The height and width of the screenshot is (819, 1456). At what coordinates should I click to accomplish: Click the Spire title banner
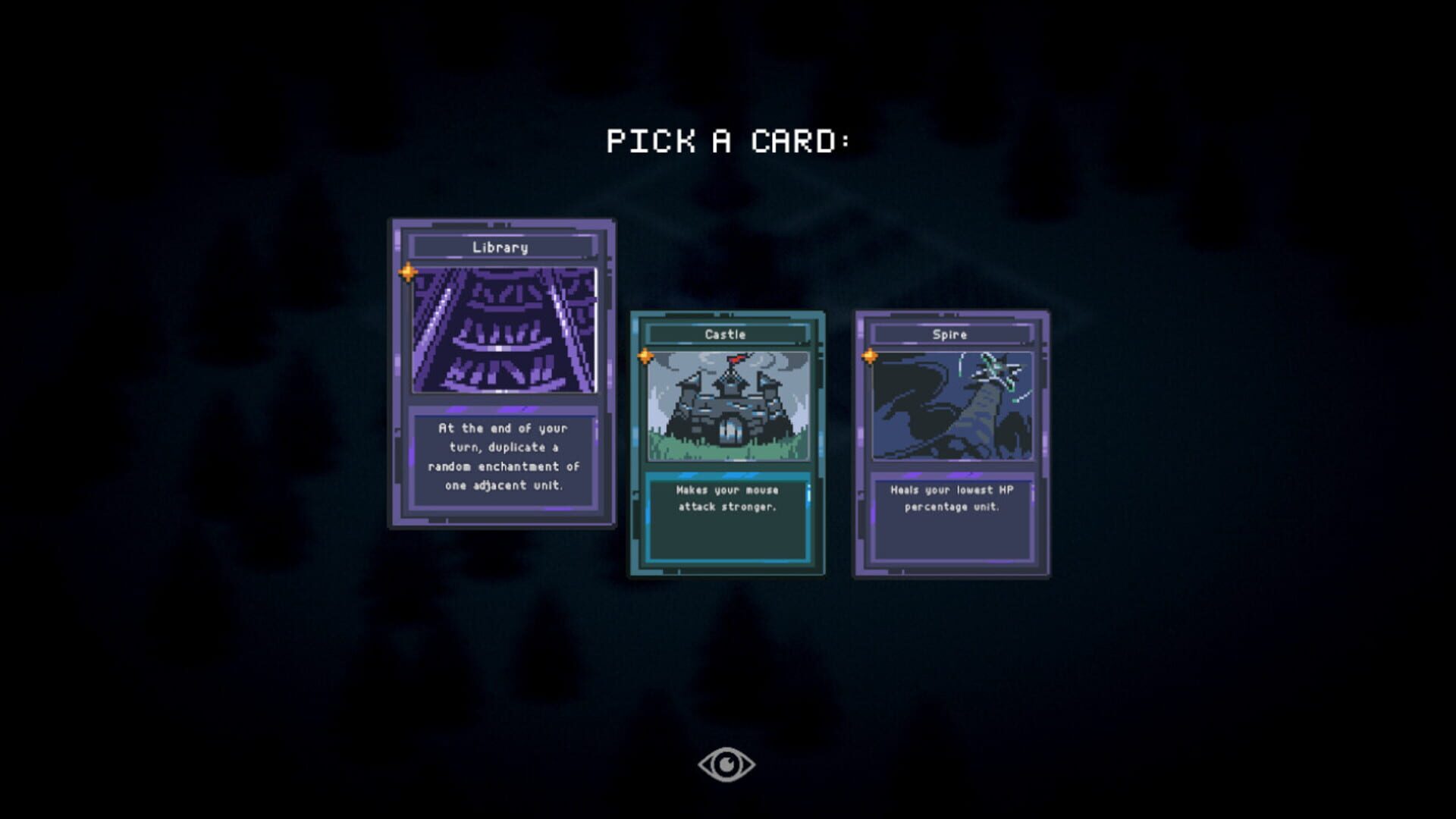tap(950, 334)
